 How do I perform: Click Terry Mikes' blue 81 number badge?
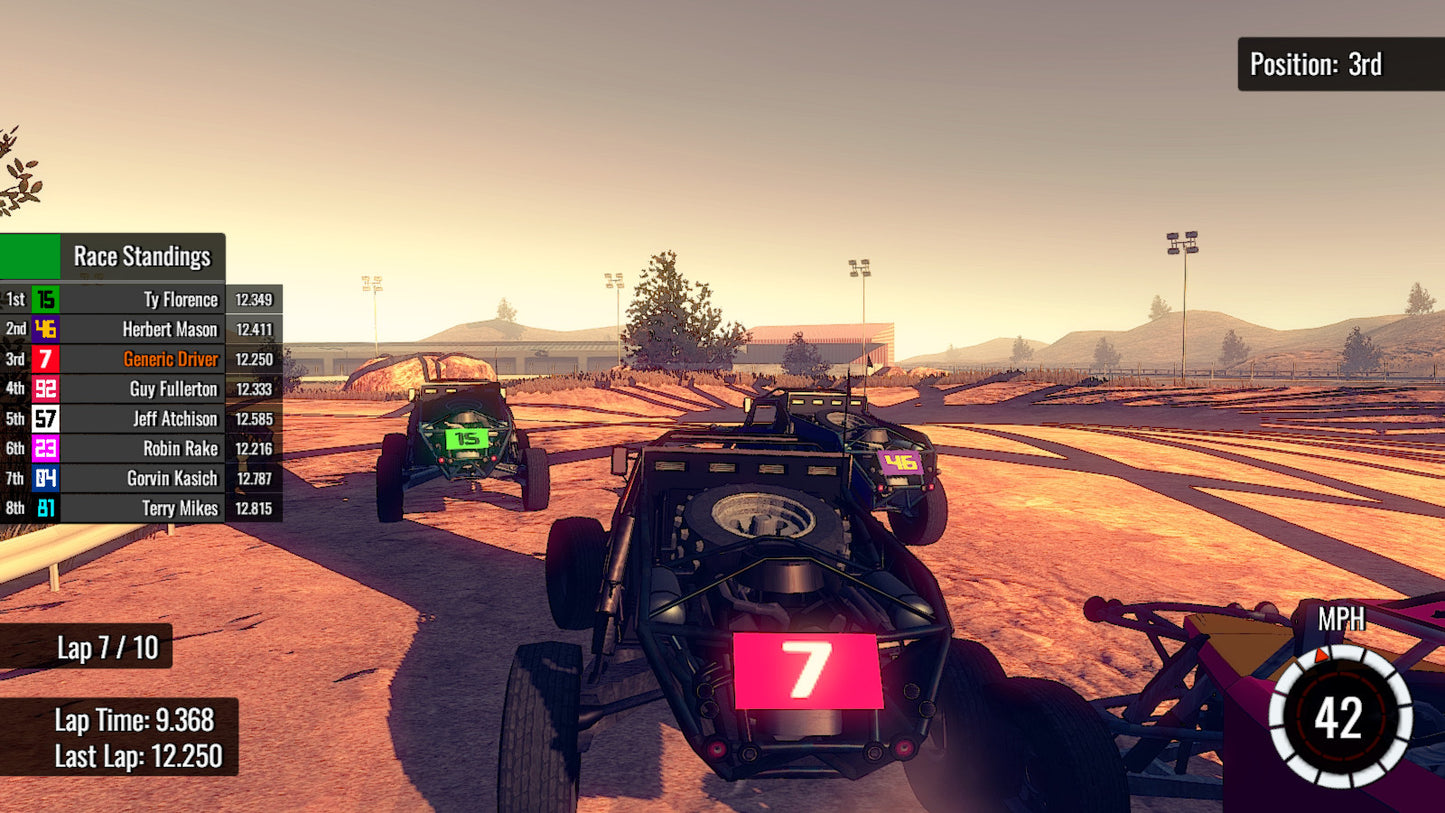click(46, 508)
